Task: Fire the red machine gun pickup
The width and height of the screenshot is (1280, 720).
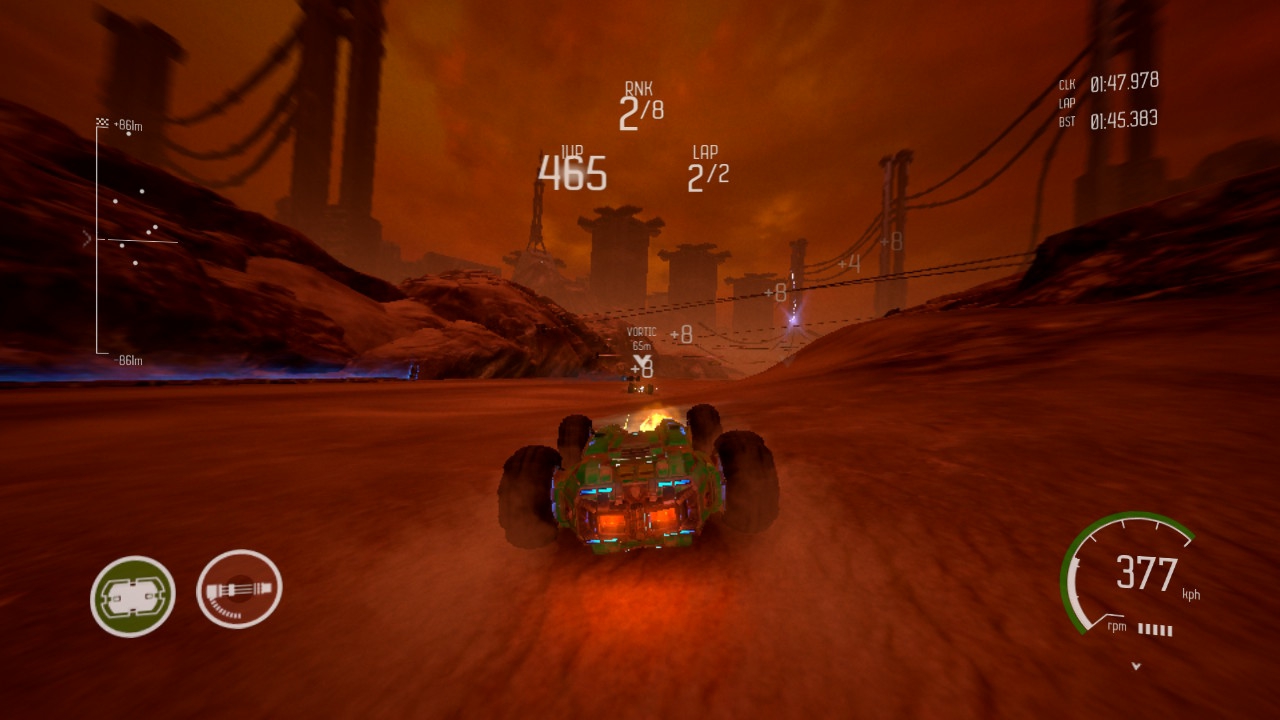Action: tap(239, 590)
